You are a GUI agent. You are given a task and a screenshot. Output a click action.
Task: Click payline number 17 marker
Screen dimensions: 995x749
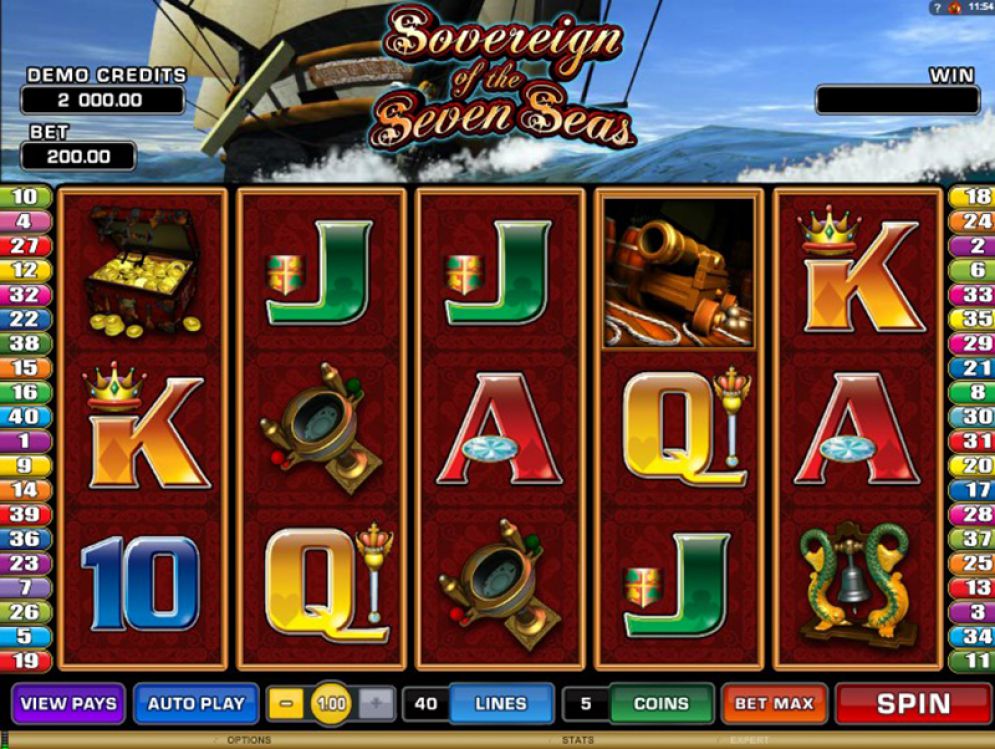970,490
